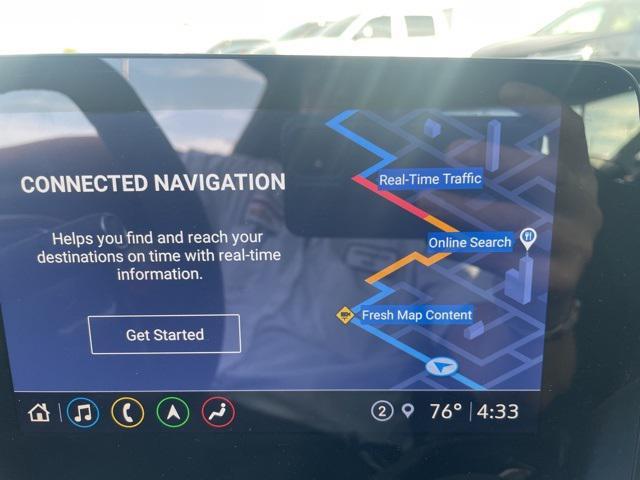Open the red route icon
Screen dimensions: 640x480
click(x=218, y=412)
